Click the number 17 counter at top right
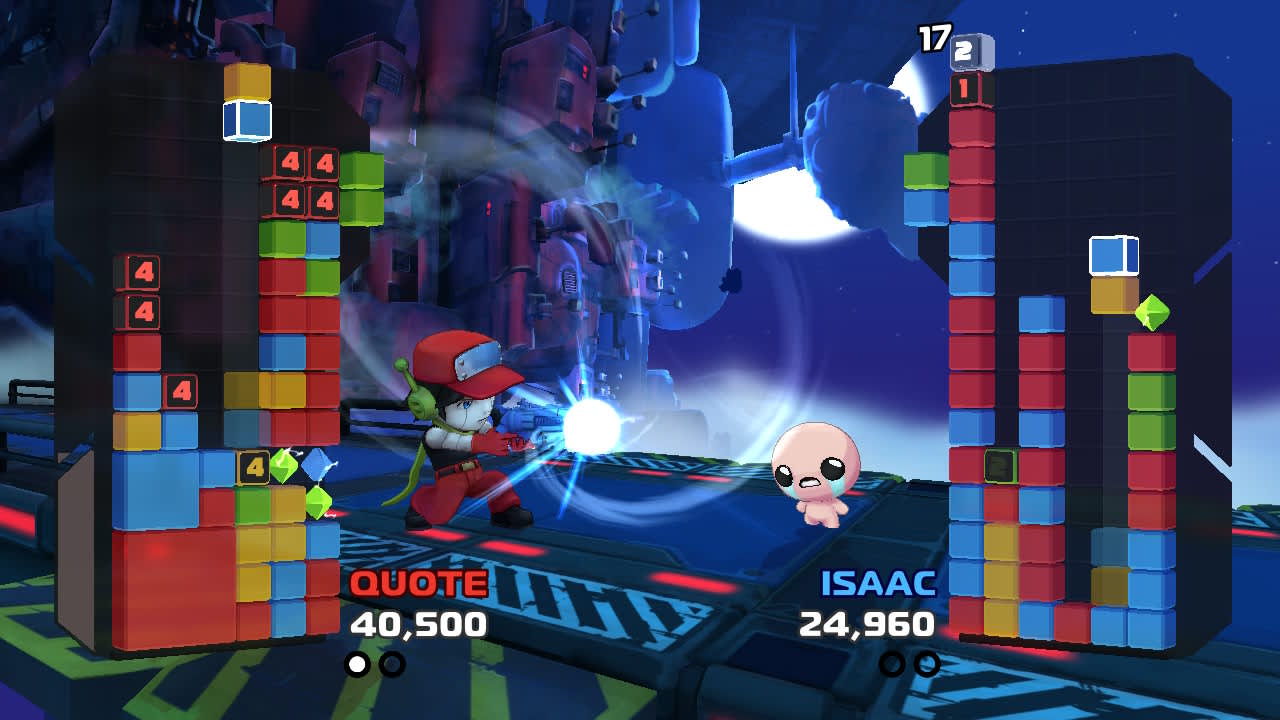1280x720 pixels. pos(932,40)
